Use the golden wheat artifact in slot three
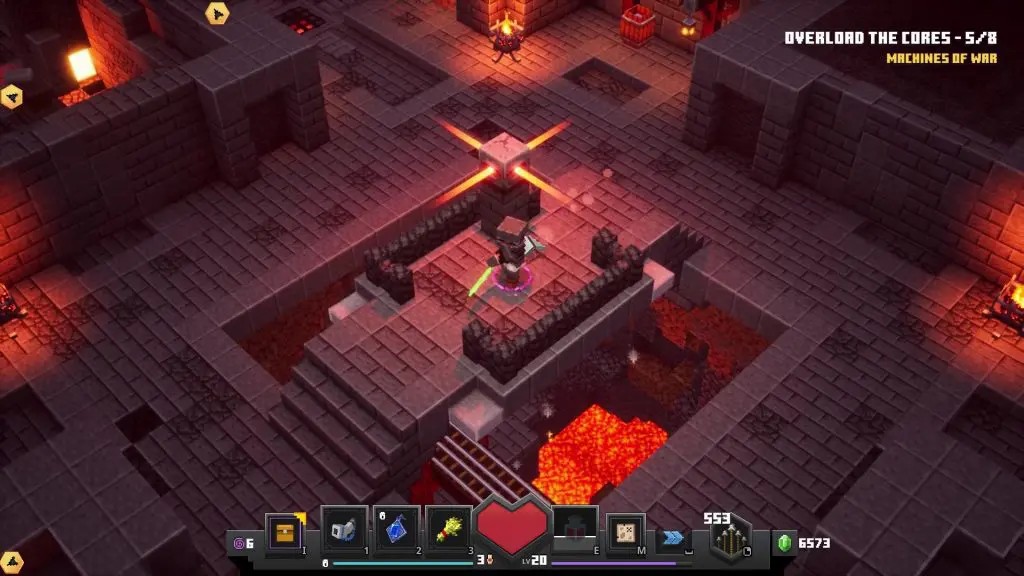This screenshot has width=1024, height=576. click(448, 531)
